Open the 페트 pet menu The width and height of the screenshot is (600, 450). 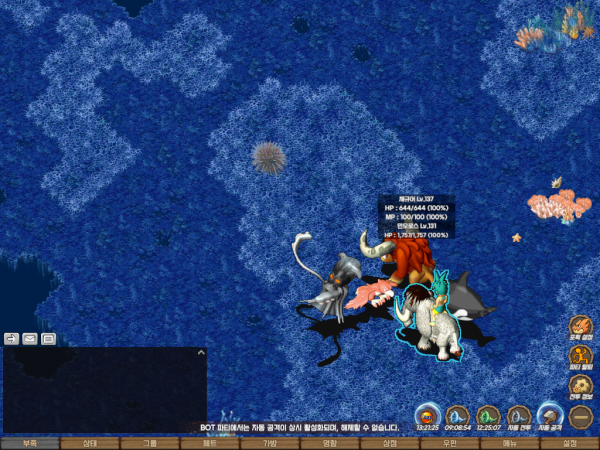[210, 442]
